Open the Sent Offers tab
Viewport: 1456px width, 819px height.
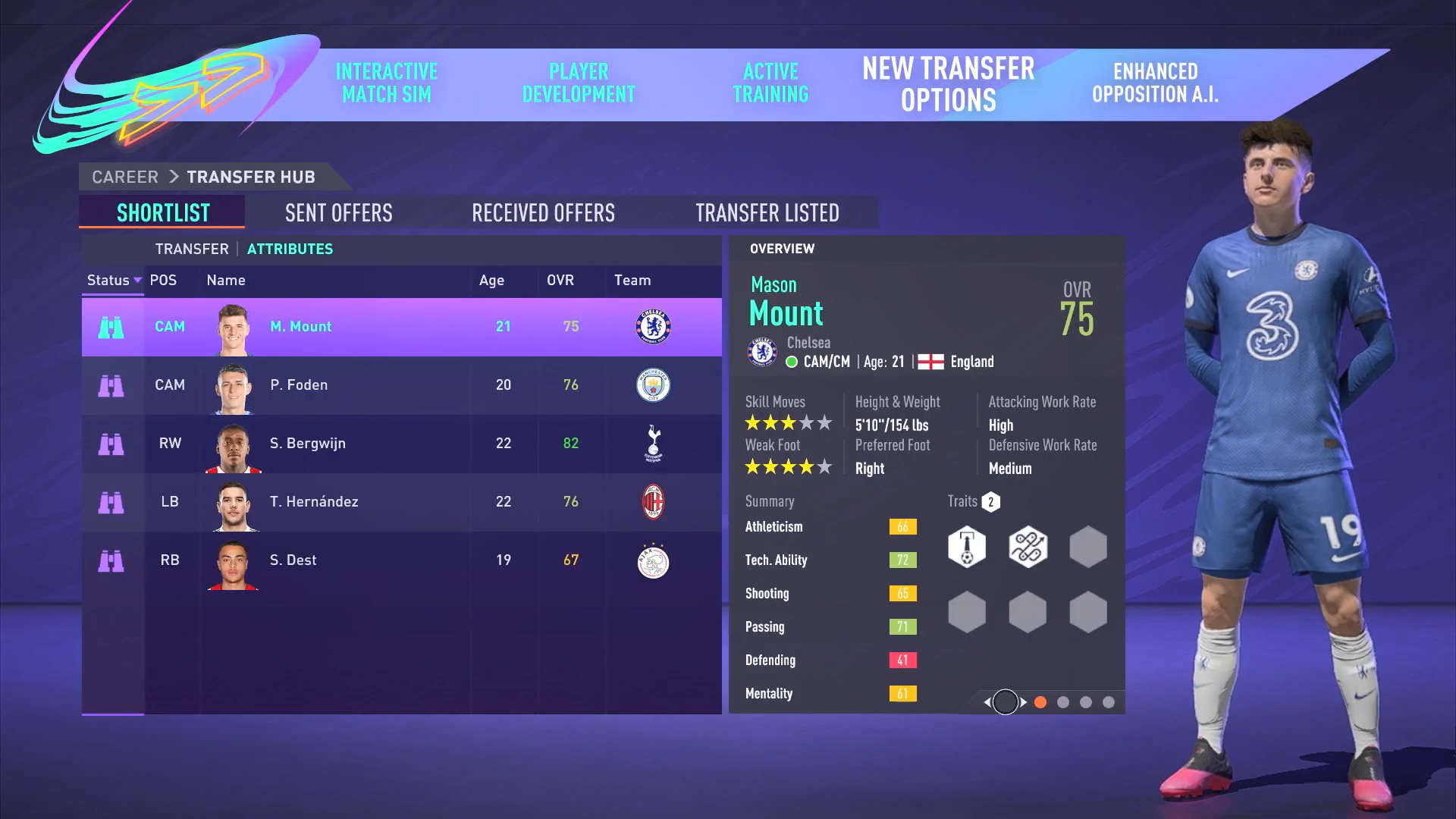click(x=338, y=213)
